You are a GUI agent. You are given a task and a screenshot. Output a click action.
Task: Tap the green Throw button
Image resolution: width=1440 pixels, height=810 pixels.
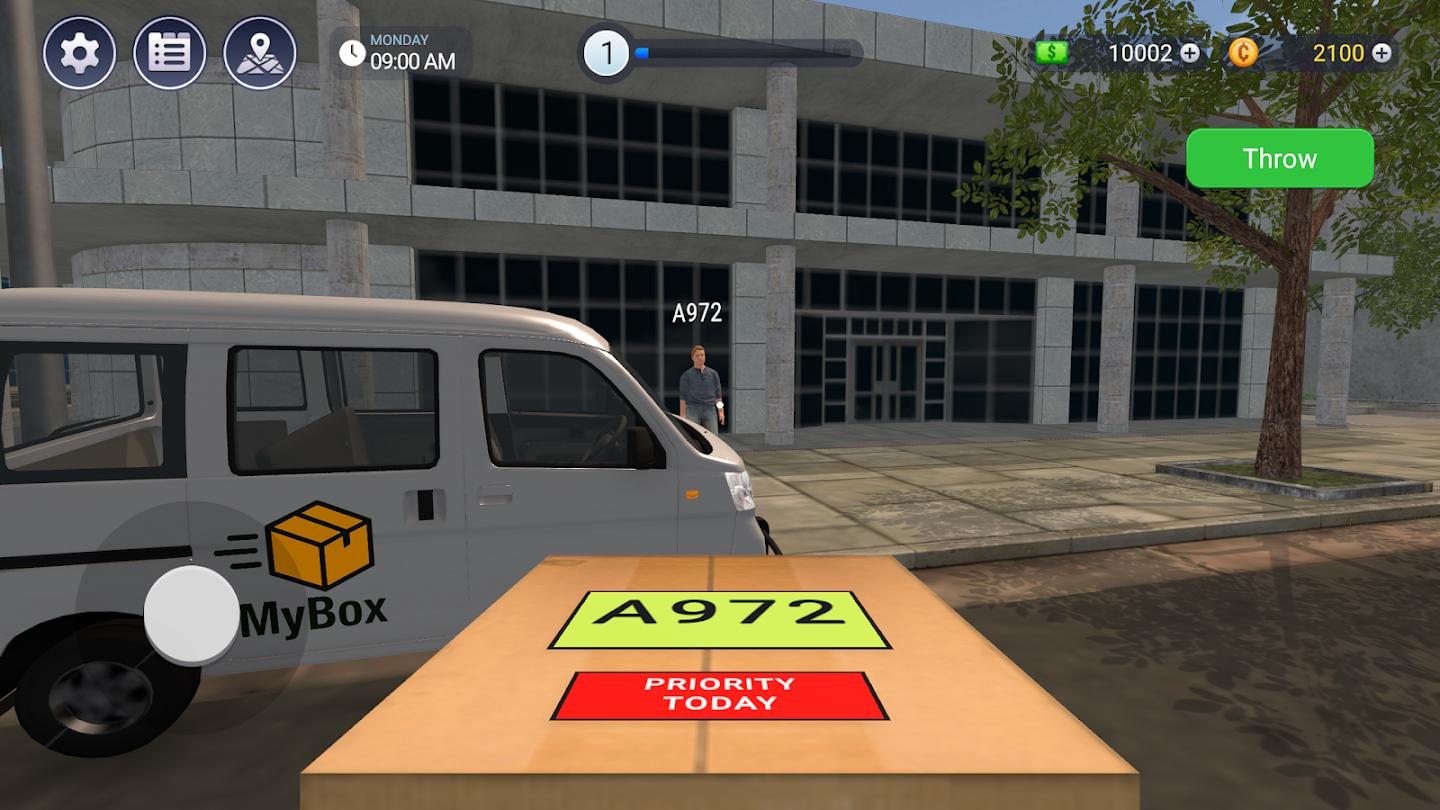point(1279,158)
